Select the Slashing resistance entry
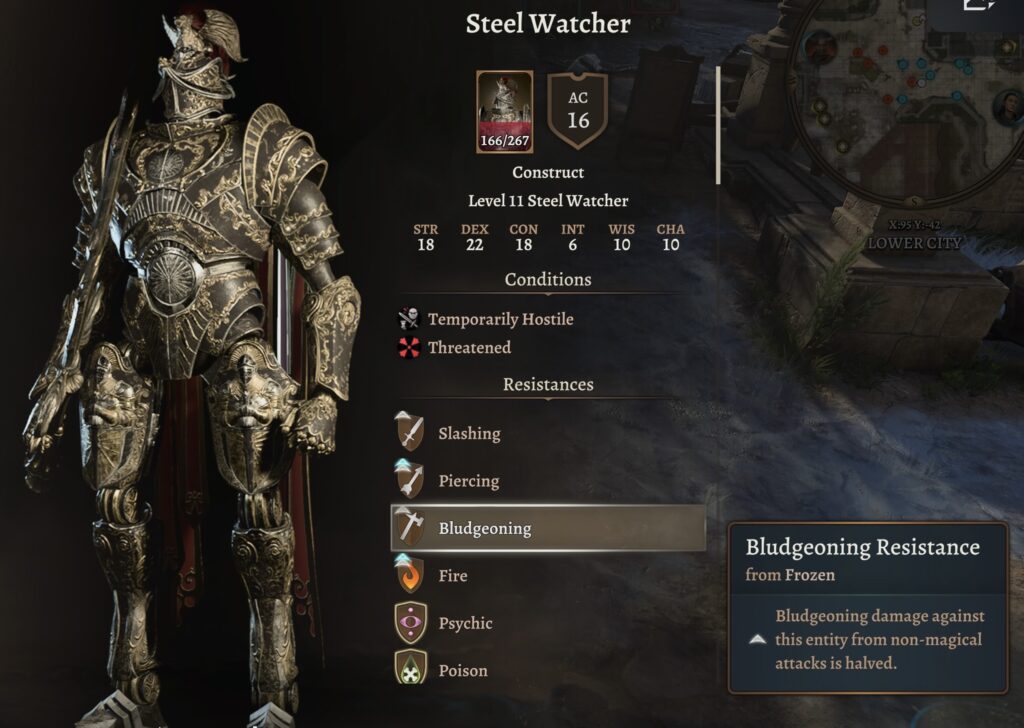 point(468,434)
